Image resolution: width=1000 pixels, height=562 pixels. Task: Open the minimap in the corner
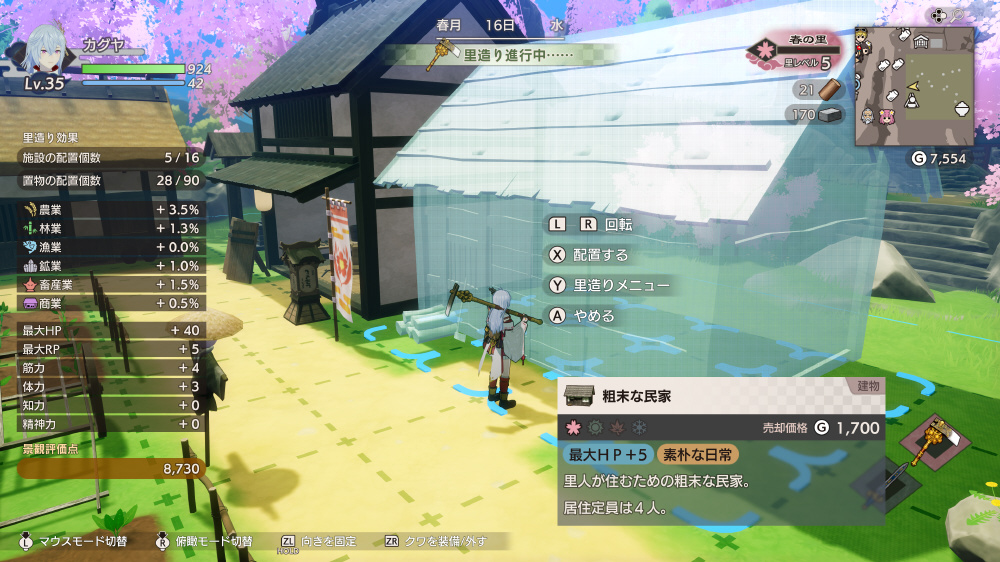(x=914, y=85)
